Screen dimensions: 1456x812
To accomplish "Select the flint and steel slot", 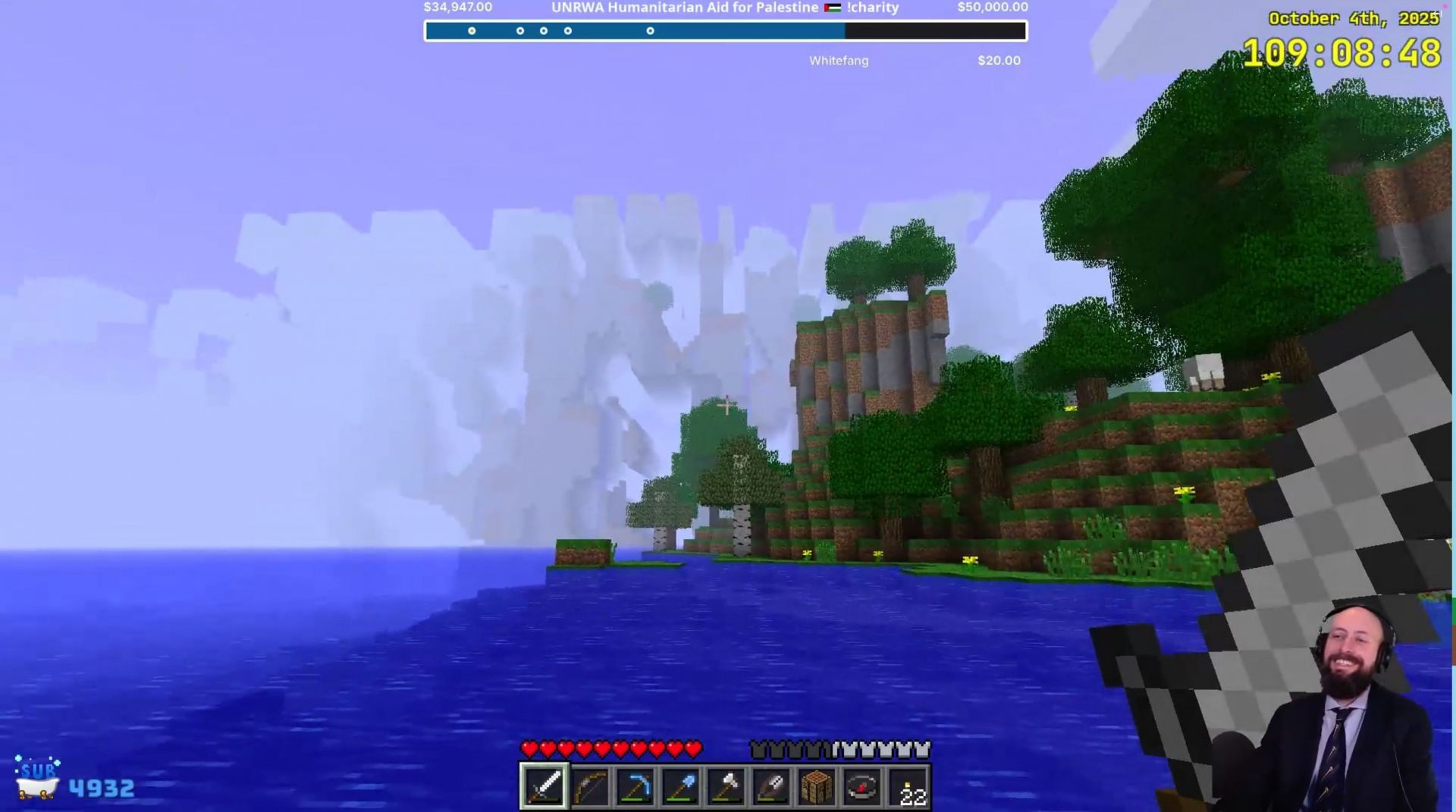I will (771, 786).
